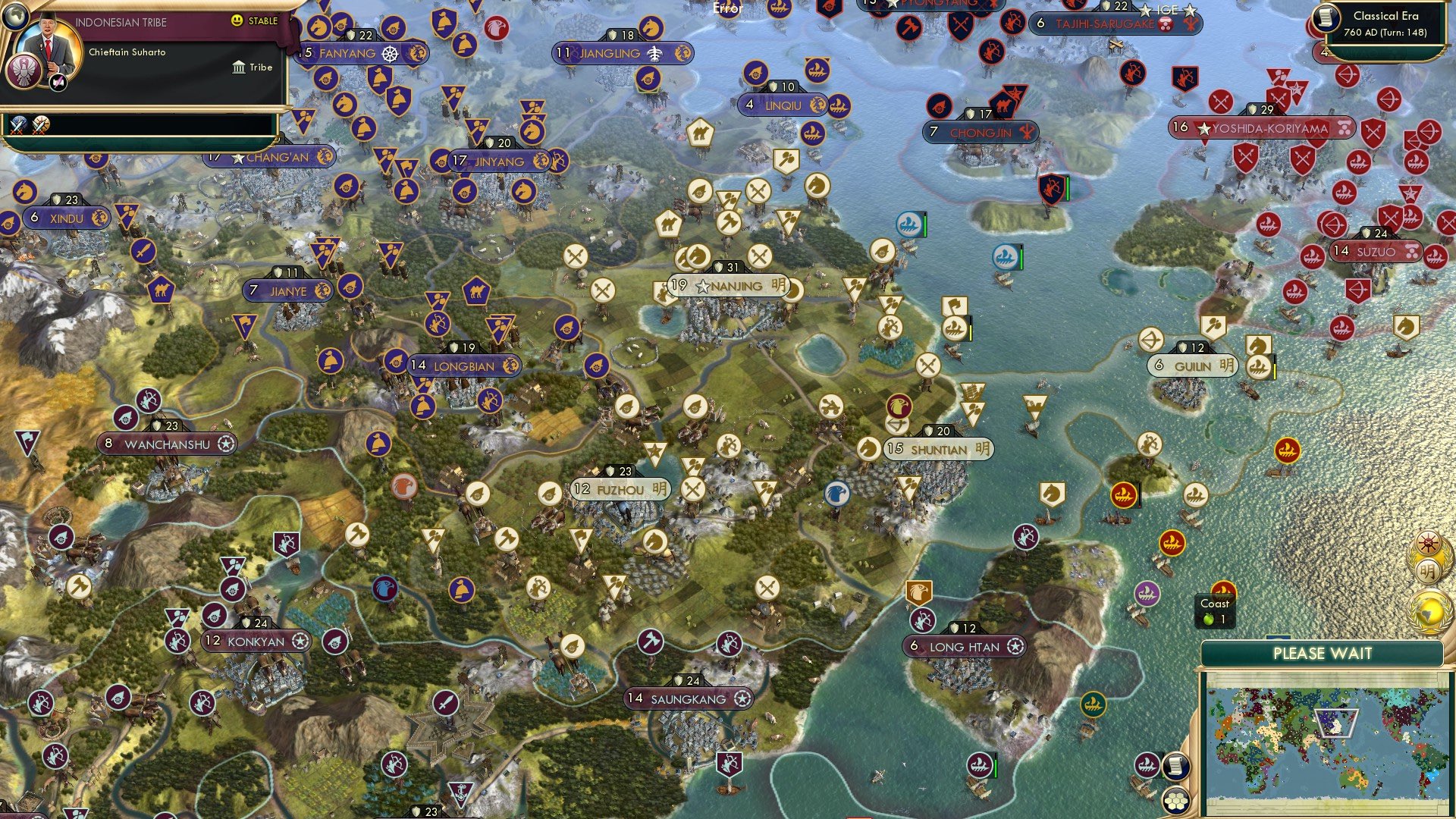Toggle globe view in the top-left corner
Screen dimensions: 1456x819
(14, 16)
